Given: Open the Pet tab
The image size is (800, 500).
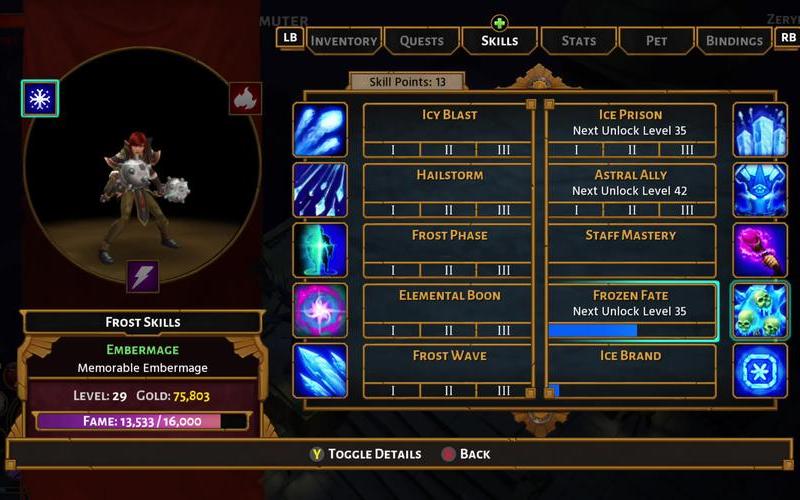Looking at the screenshot, I should click(656, 41).
